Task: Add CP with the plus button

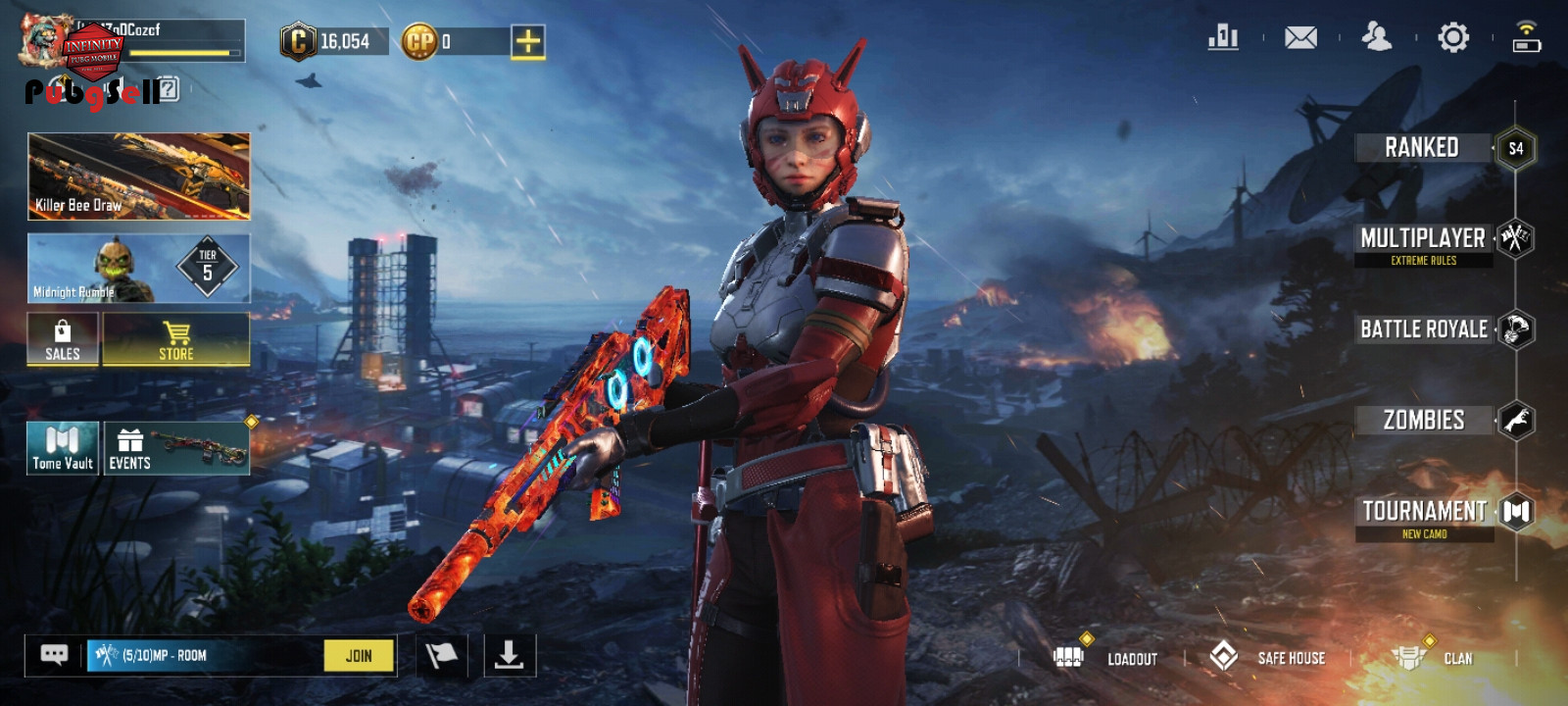Action: [527, 41]
